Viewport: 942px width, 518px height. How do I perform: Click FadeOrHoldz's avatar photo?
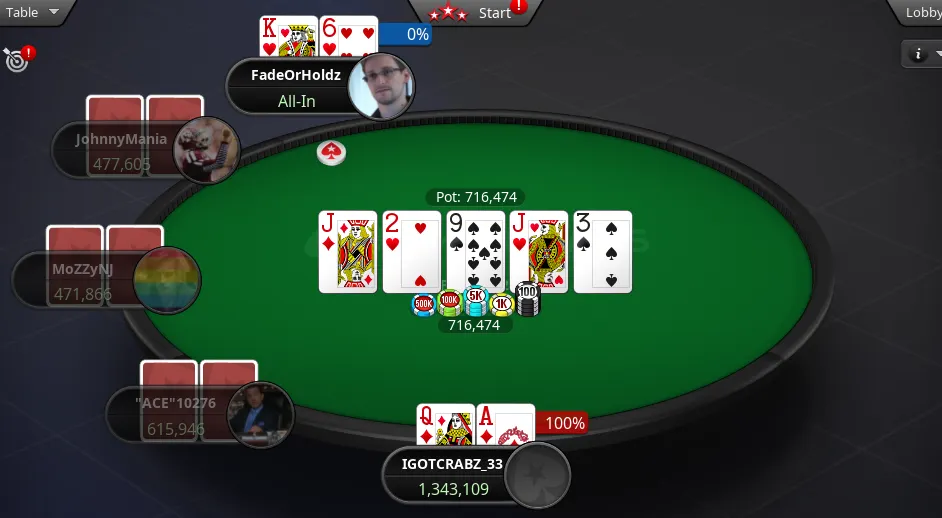point(380,85)
